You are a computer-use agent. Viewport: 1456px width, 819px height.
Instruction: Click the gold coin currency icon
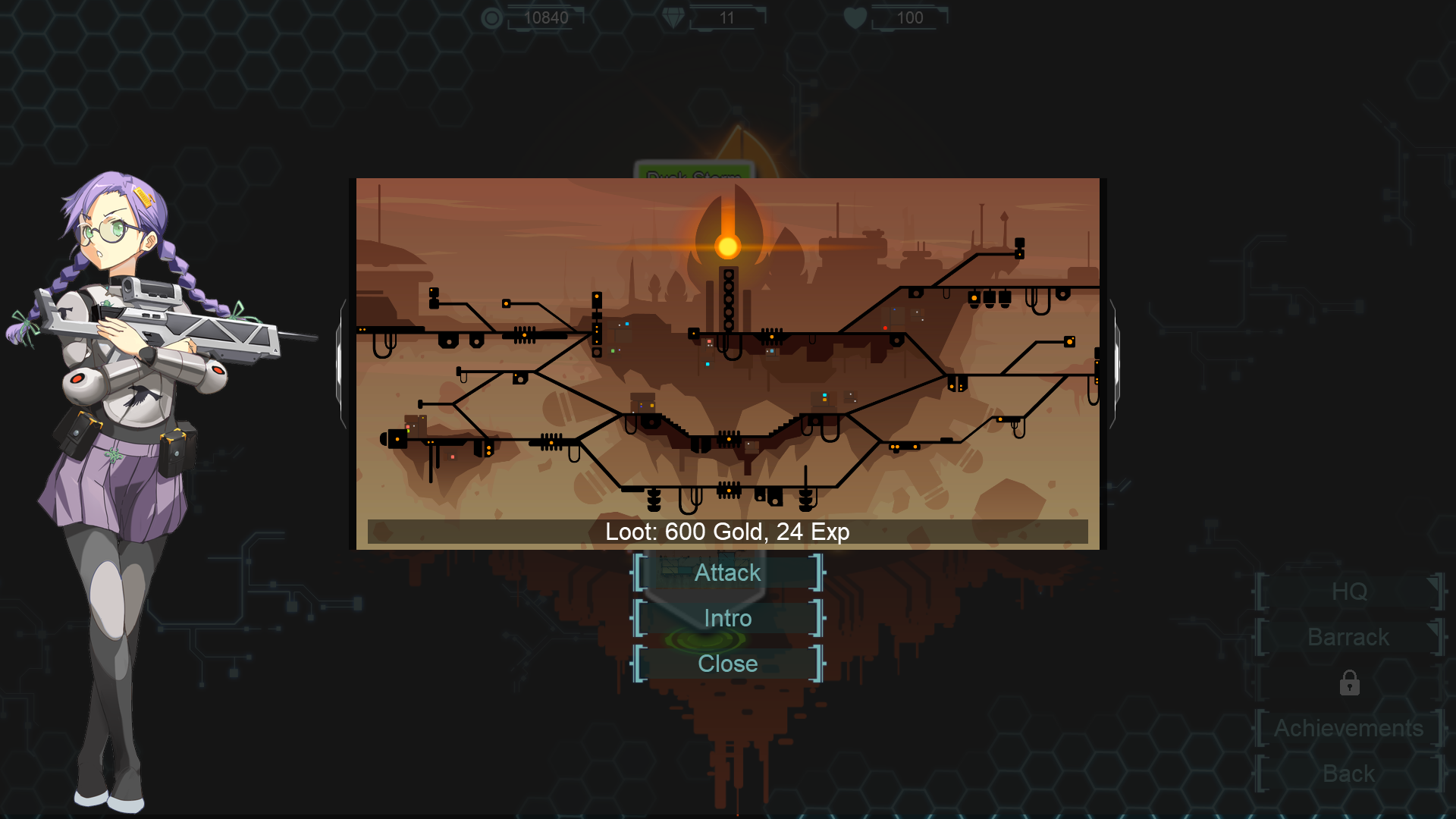click(x=491, y=17)
